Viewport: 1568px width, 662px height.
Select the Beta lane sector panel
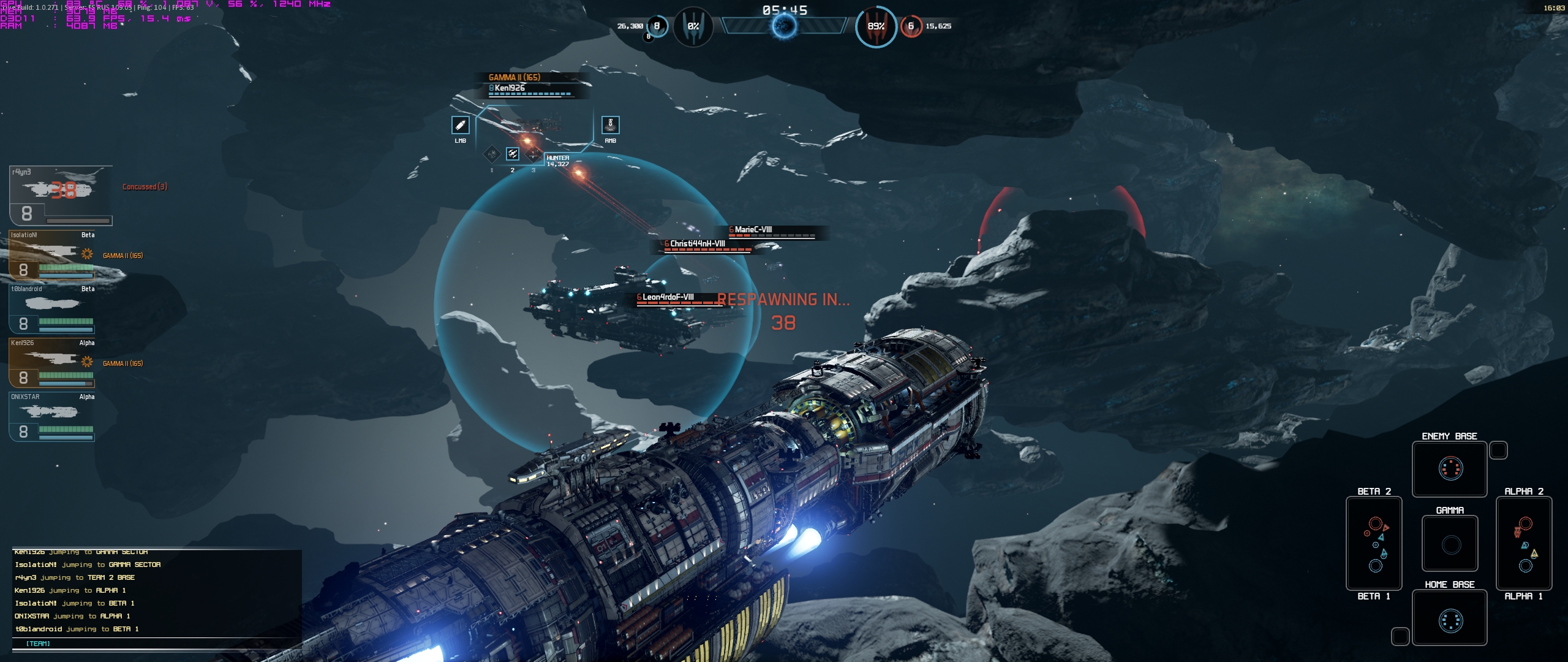[1374, 543]
